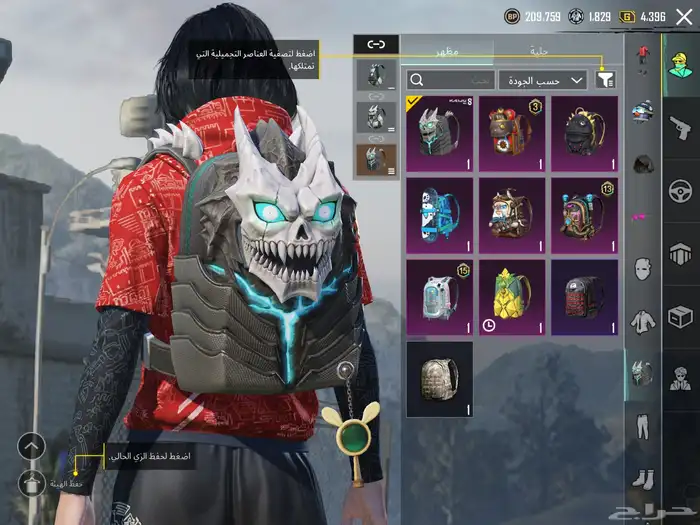
Task: Choose the blue skateboard backpack
Action: click(x=440, y=214)
